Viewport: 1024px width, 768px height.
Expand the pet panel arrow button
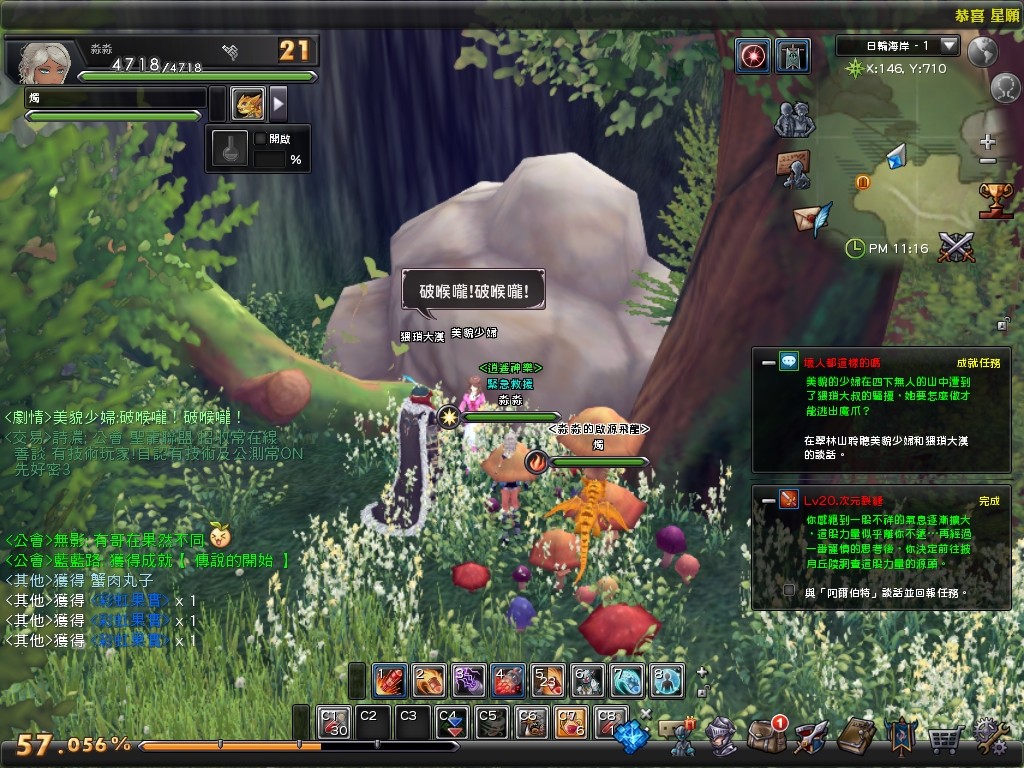[279, 103]
